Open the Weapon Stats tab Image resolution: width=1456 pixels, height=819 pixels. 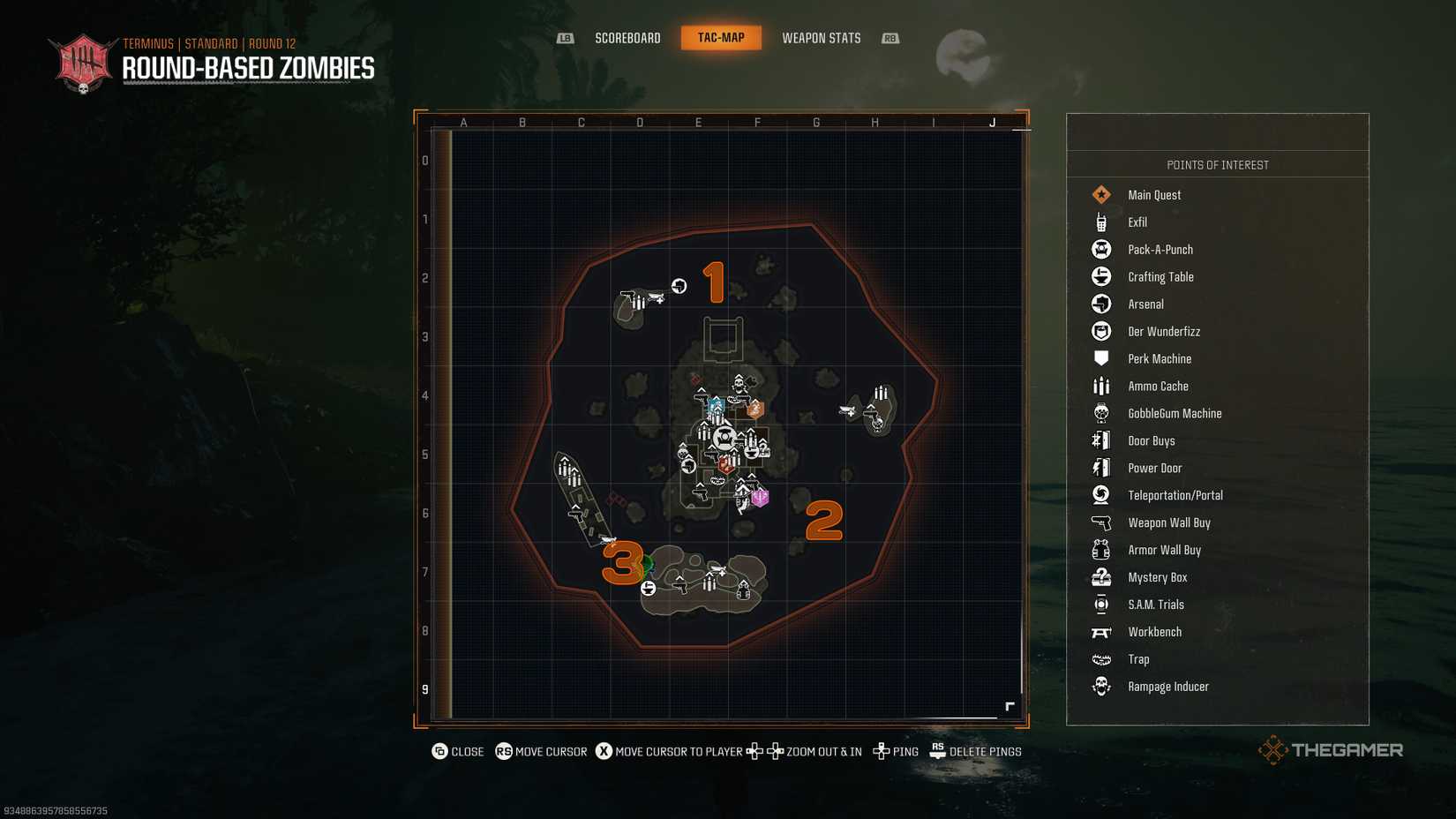point(821,38)
